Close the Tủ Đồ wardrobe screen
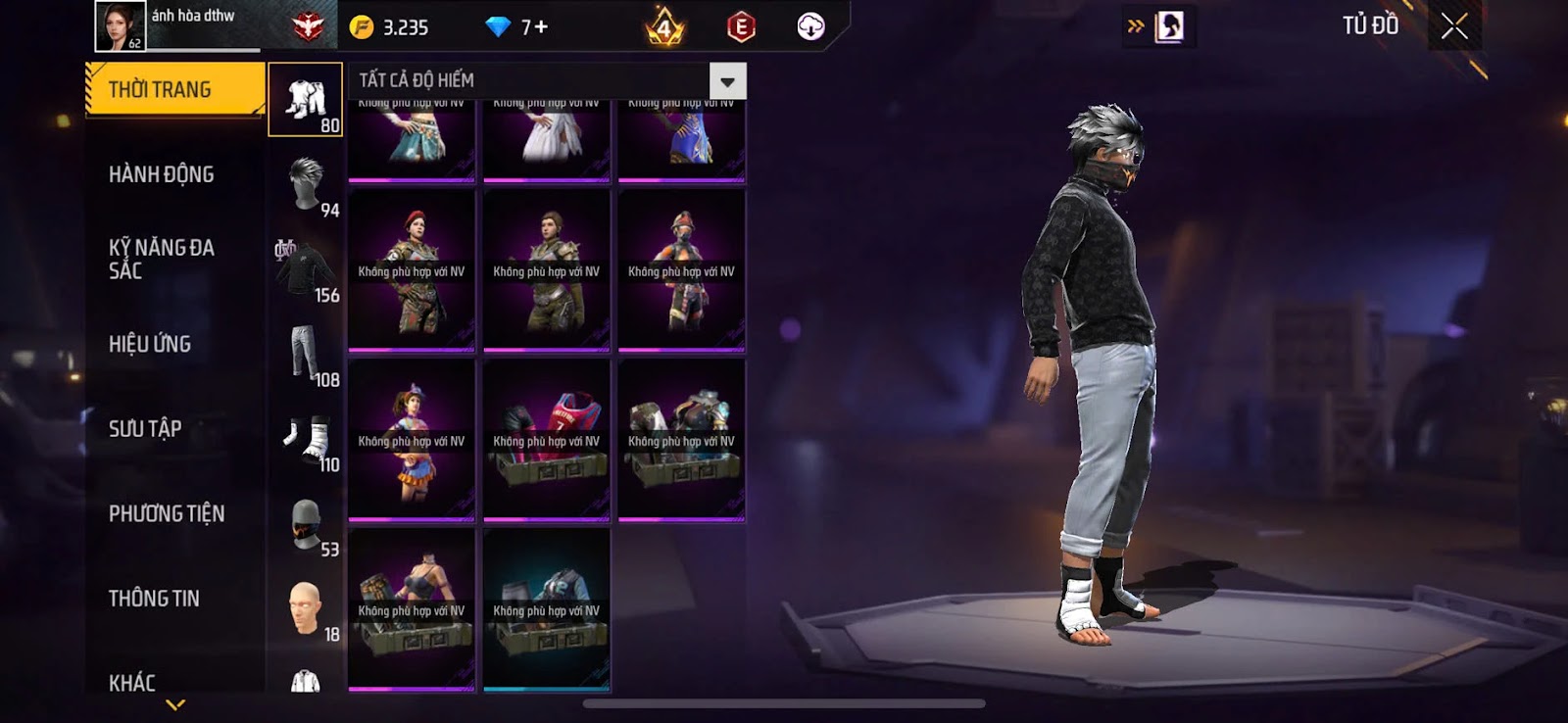This screenshot has width=1568, height=723. point(1454,26)
